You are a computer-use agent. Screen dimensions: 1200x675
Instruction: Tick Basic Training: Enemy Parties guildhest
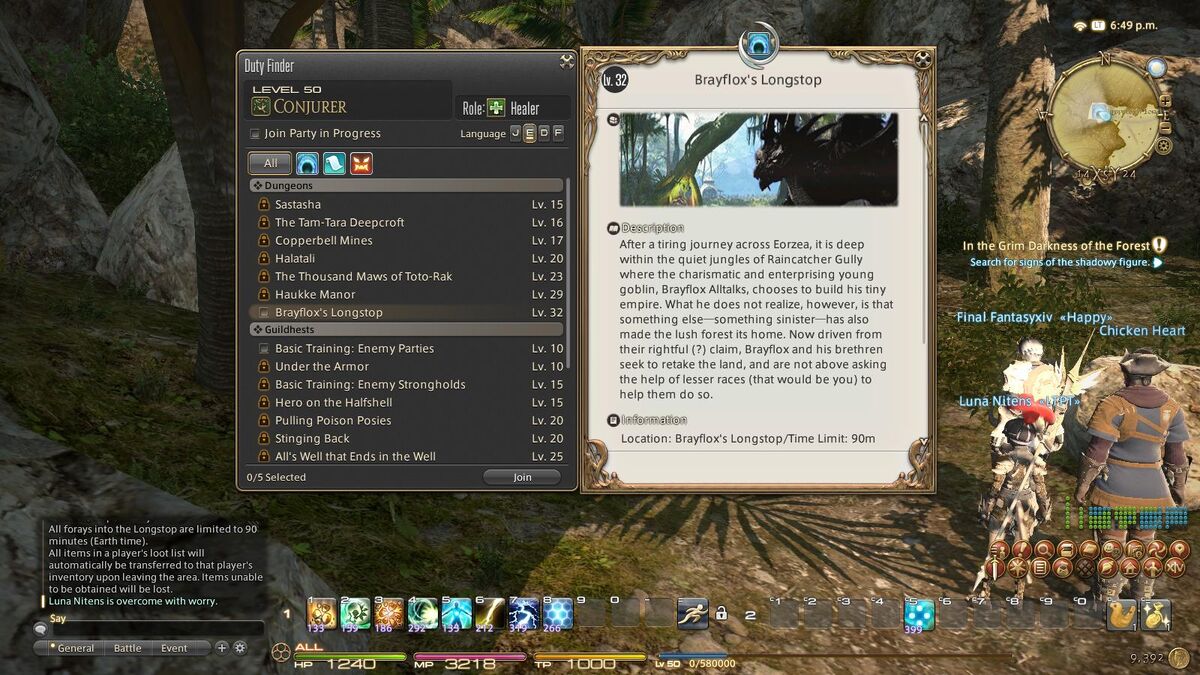[x=264, y=349]
